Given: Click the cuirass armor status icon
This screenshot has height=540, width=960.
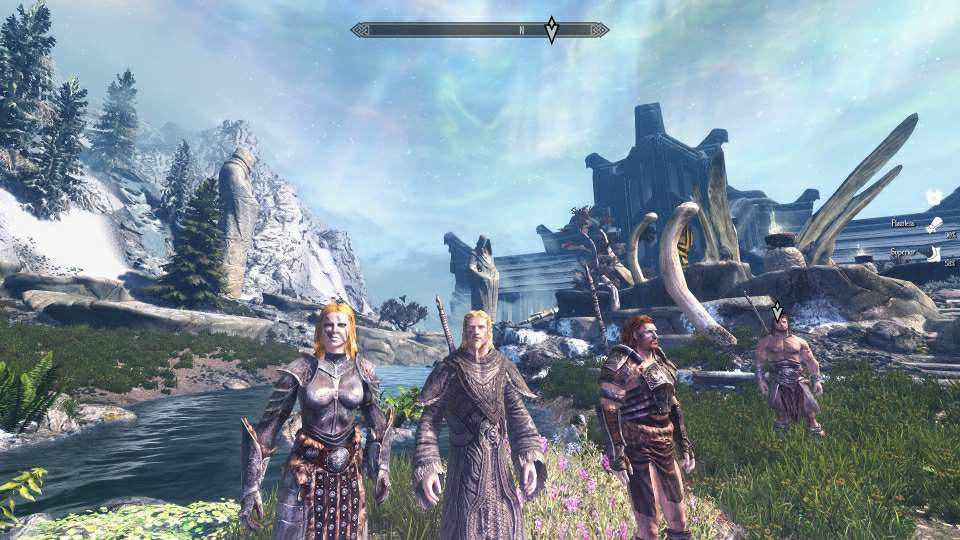Looking at the screenshot, I should click(x=934, y=196).
